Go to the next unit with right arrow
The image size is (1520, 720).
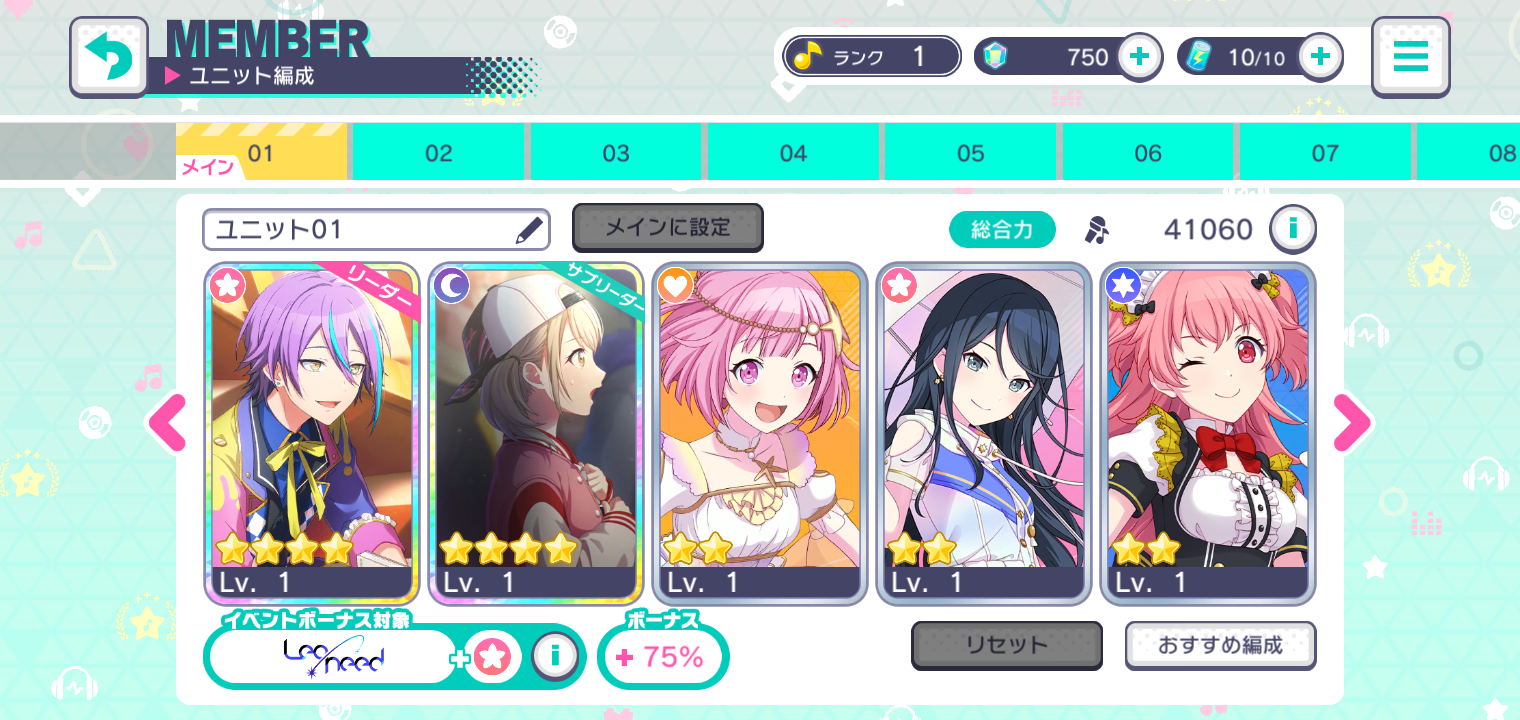1352,424
